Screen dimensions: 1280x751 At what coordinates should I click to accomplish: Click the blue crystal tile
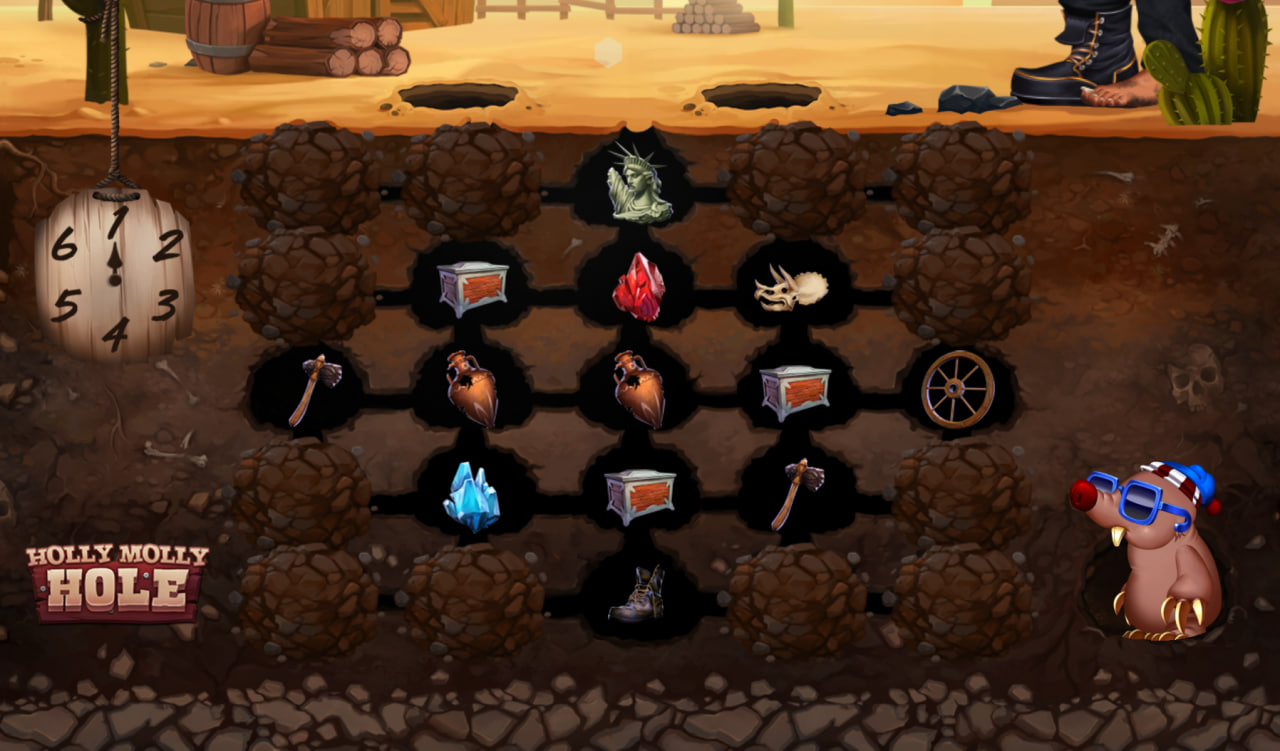[x=471, y=496]
